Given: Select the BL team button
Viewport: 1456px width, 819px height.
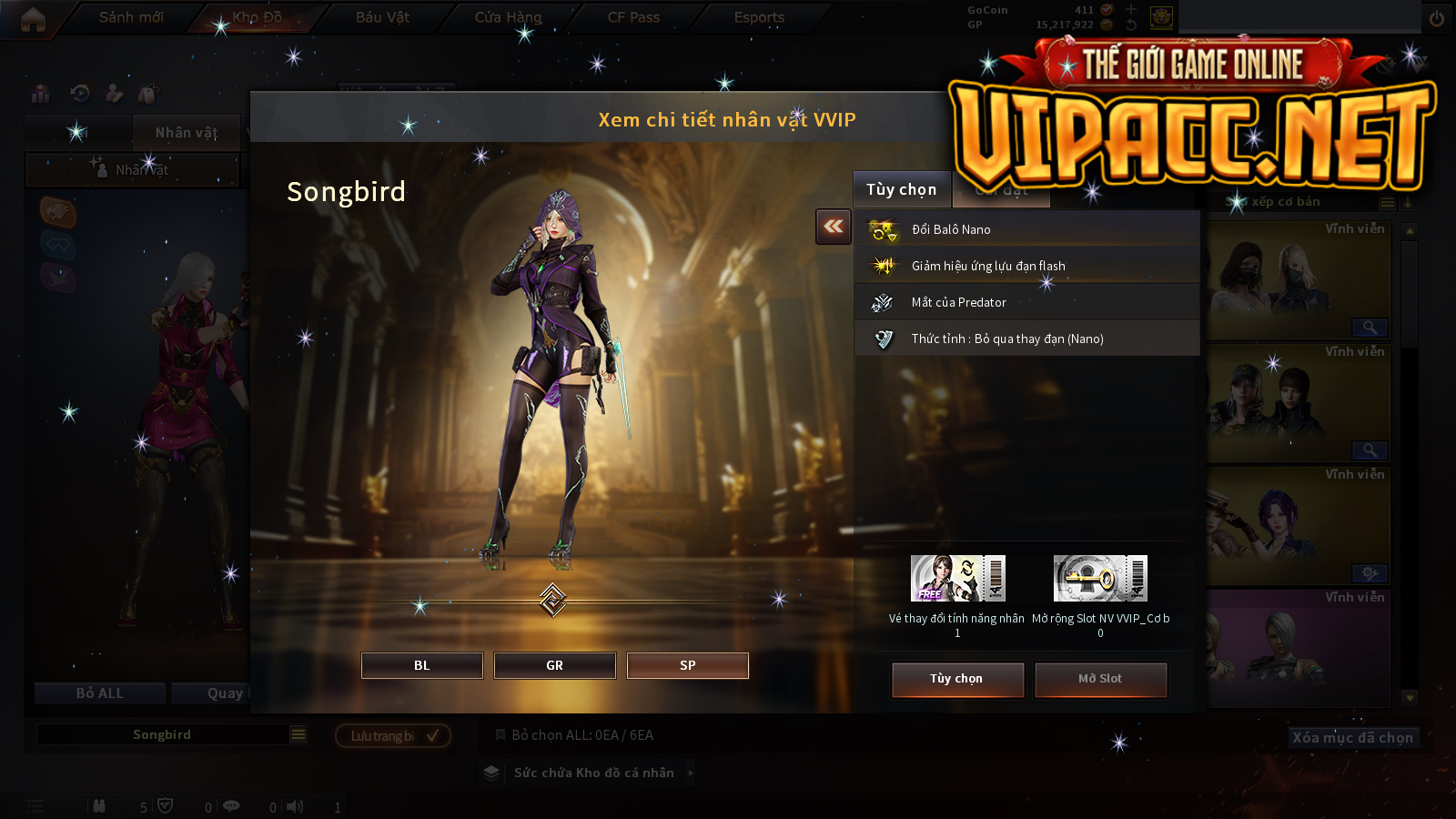Looking at the screenshot, I should tap(421, 665).
